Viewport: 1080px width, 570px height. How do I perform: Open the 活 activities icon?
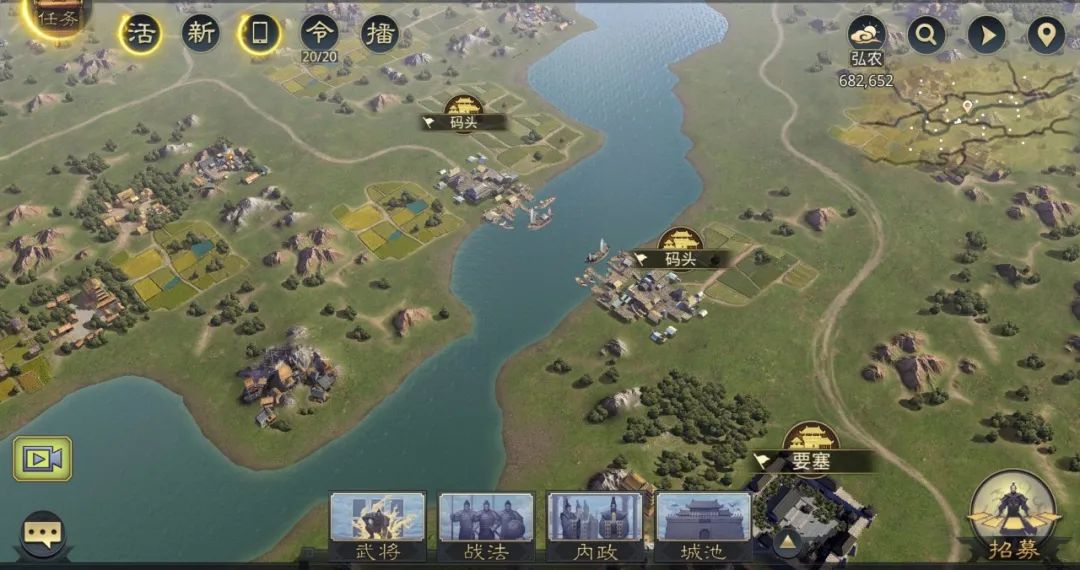pos(140,33)
